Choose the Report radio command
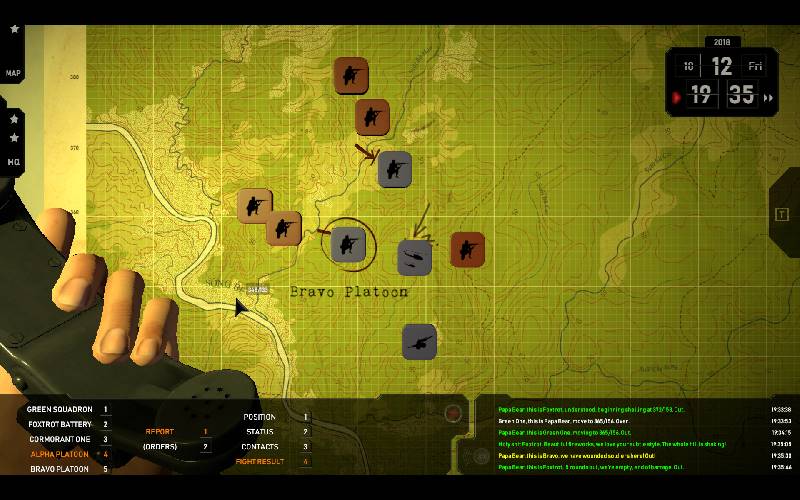 160,432
